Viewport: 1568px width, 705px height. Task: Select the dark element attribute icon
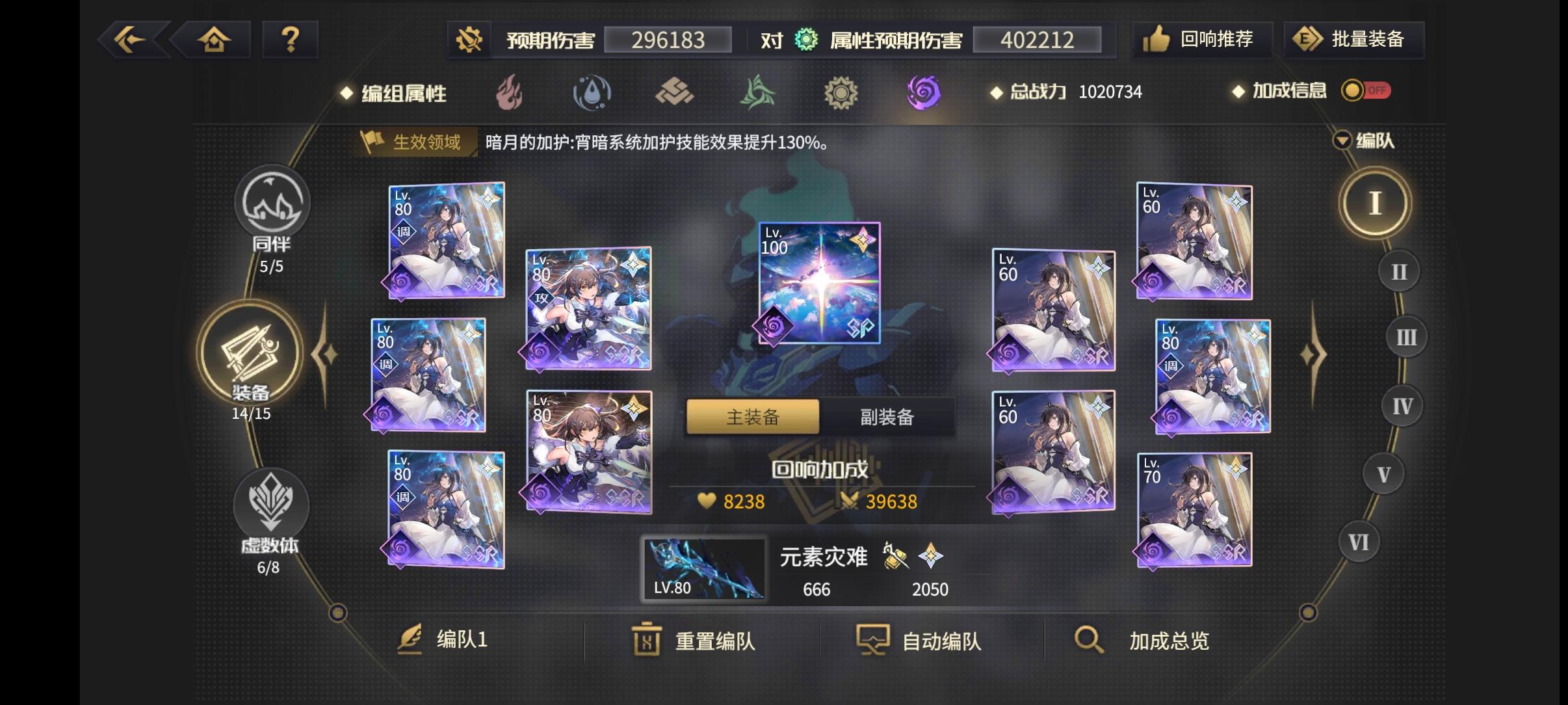pos(924,93)
